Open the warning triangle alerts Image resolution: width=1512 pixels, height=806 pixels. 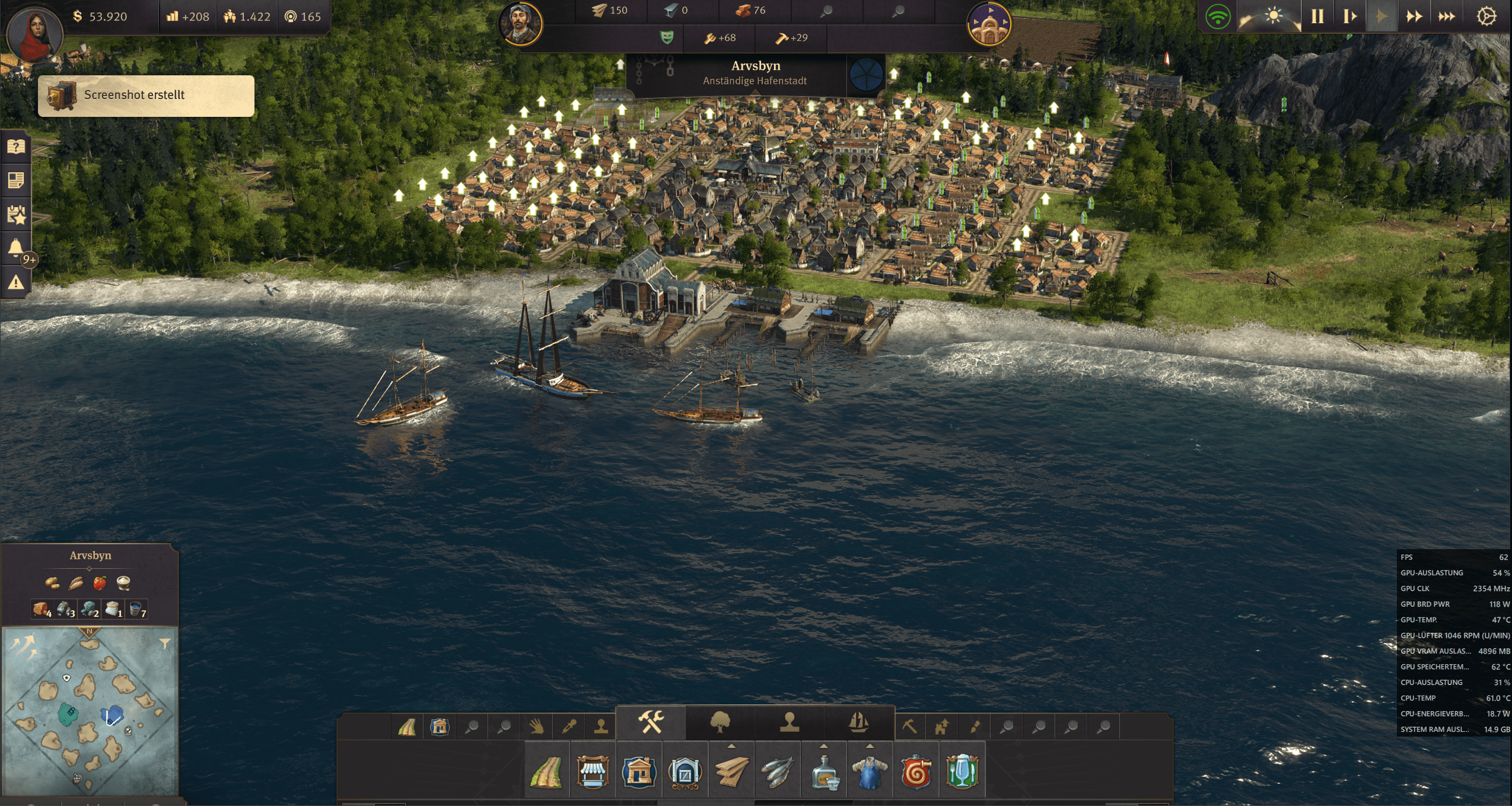pyautogui.click(x=16, y=282)
